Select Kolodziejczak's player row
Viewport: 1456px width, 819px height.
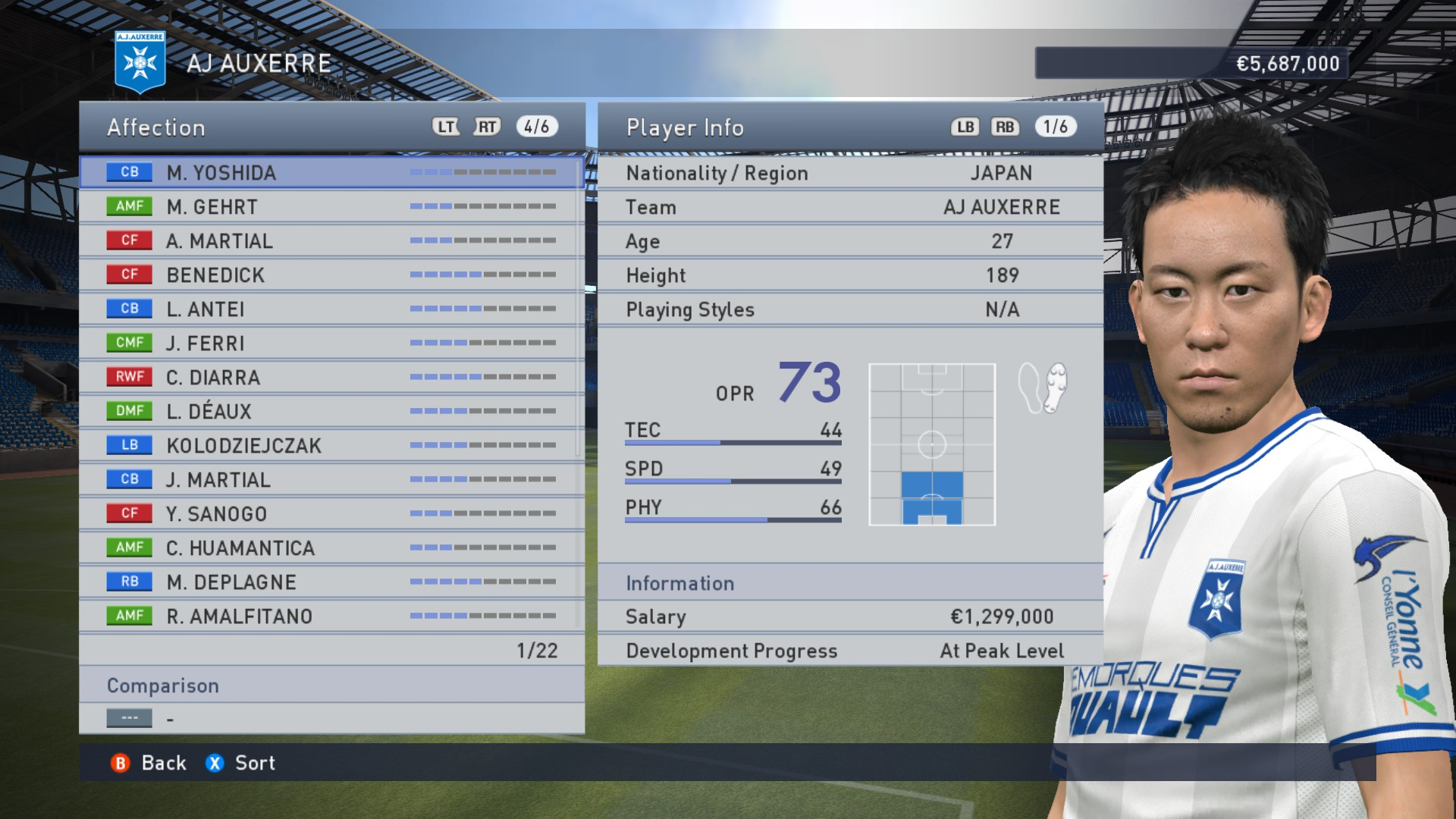click(331, 446)
